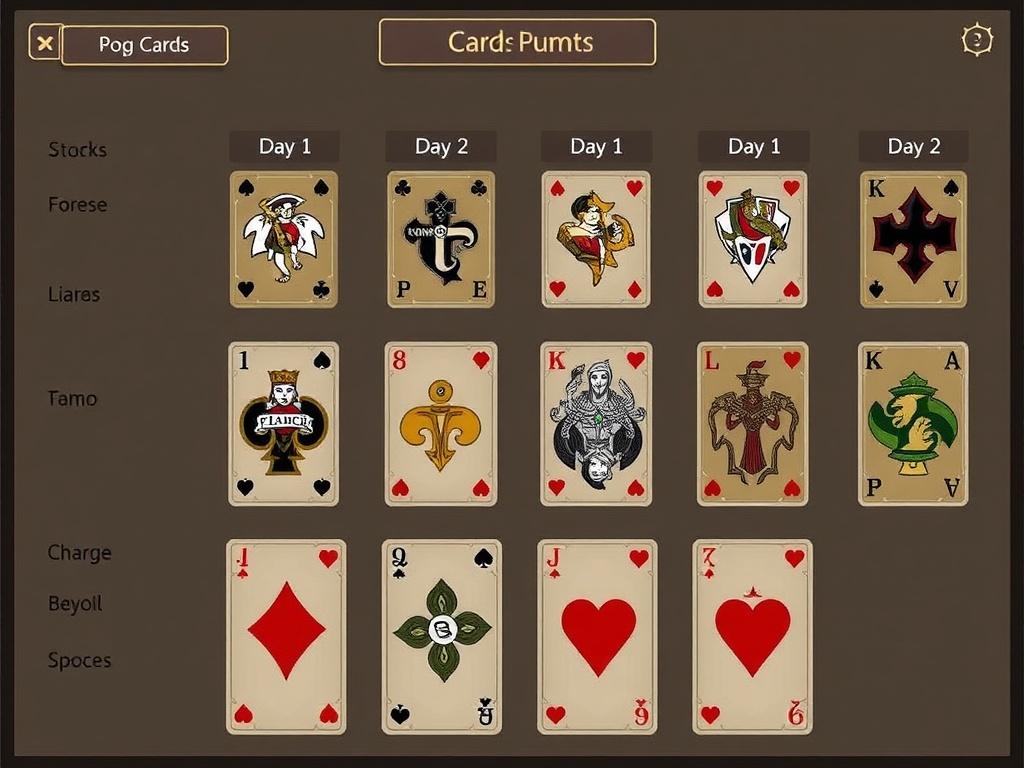Close the screen with the X button

[45, 43]
